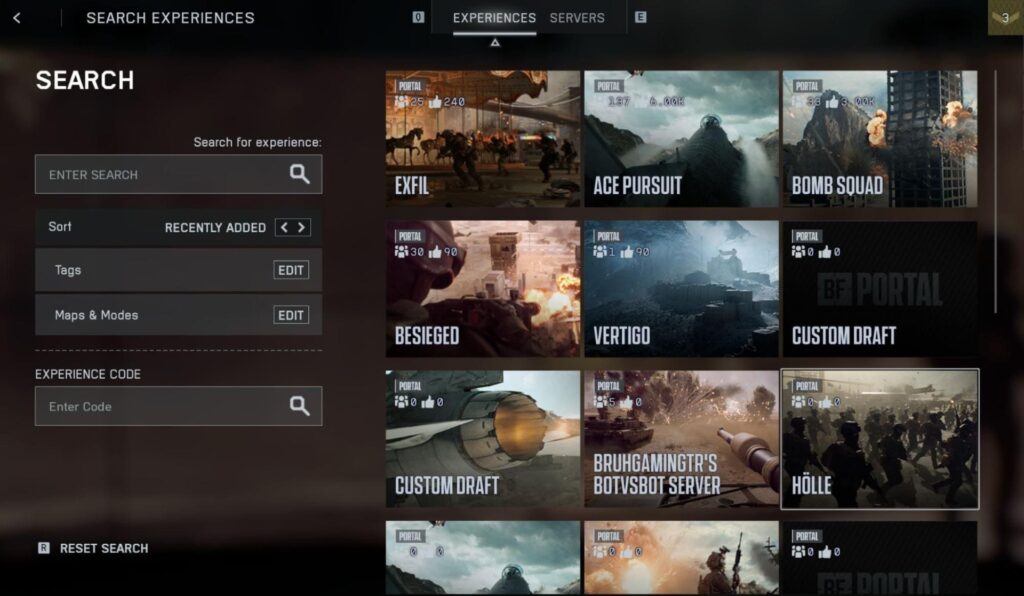Switch to the Servers tab
Image resolution: width=1024 pixels, height=596 pixels.
coord(577,18)
